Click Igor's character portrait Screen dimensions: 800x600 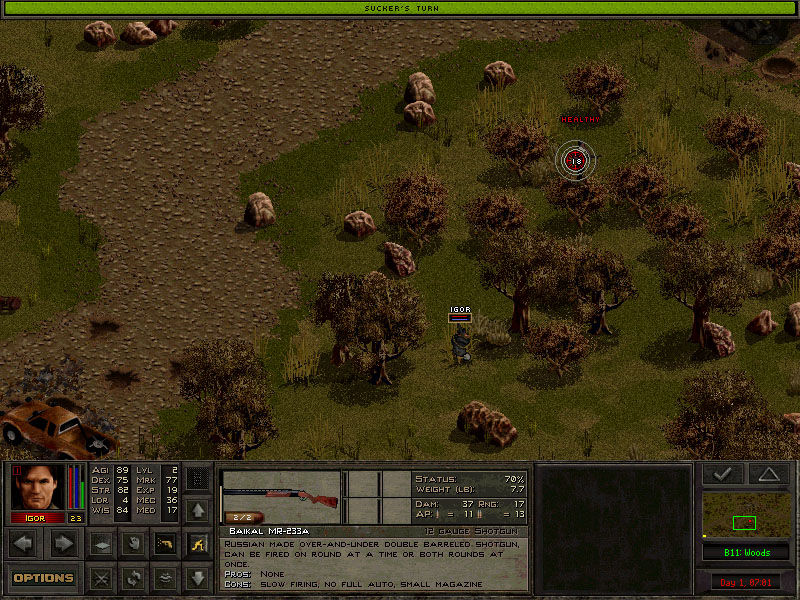[38, 488]
